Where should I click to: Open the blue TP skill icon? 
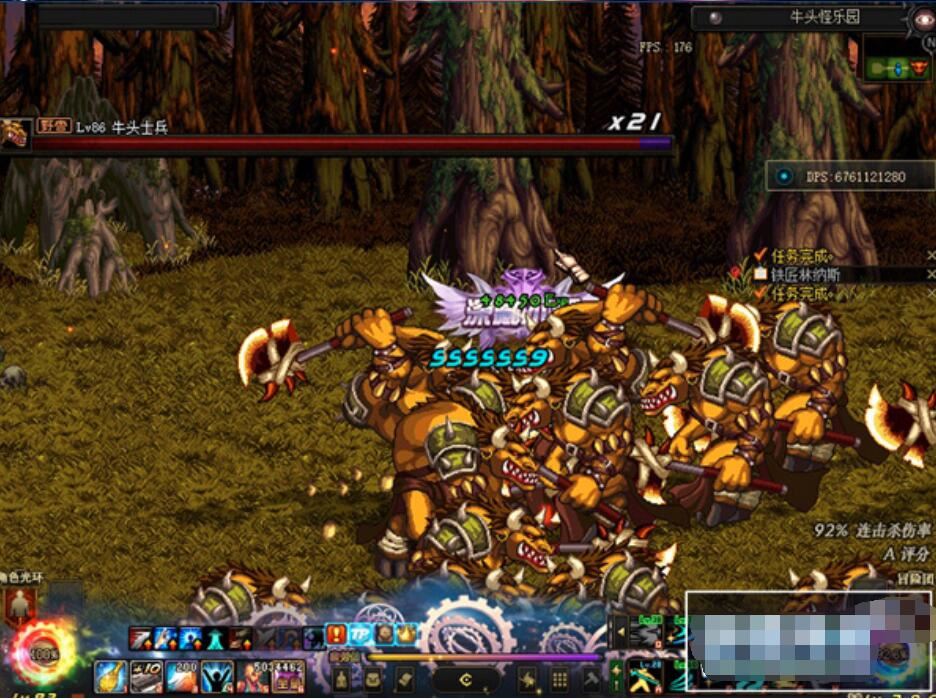click(x=360, y=634)
